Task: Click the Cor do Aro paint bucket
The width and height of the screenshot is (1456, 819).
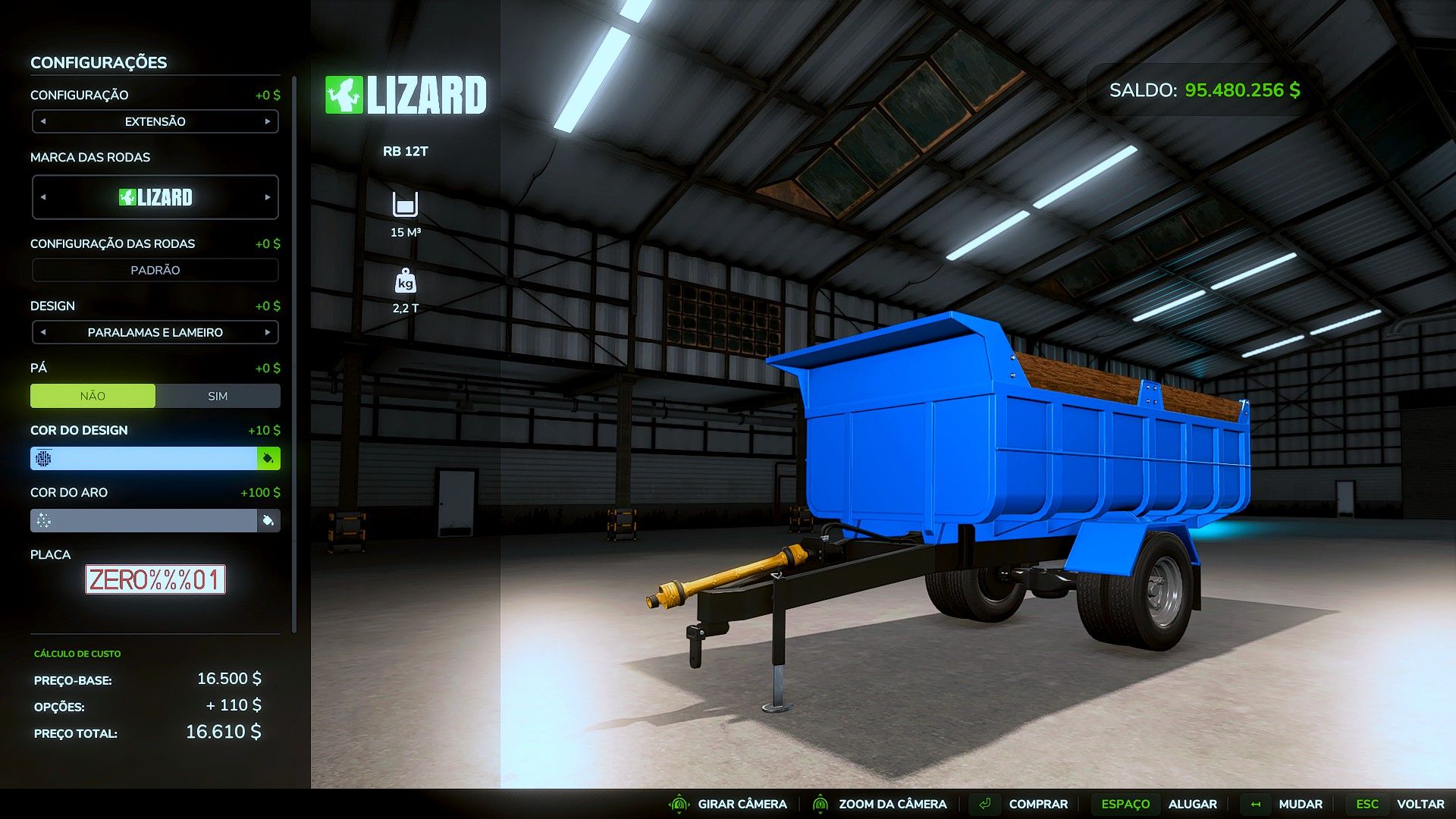Action: (268, 520)
